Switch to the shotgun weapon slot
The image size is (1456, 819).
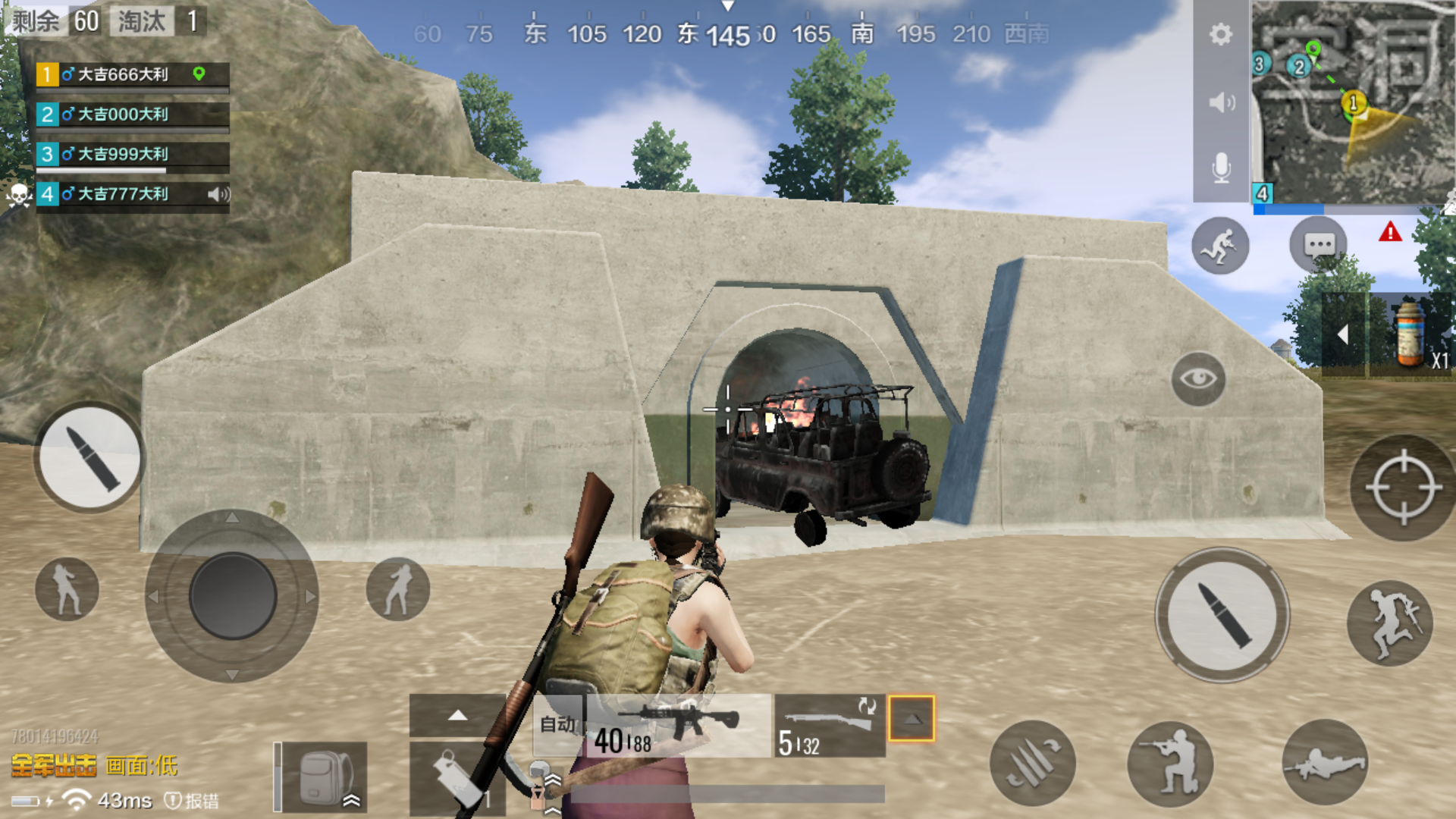pos(830,726)
